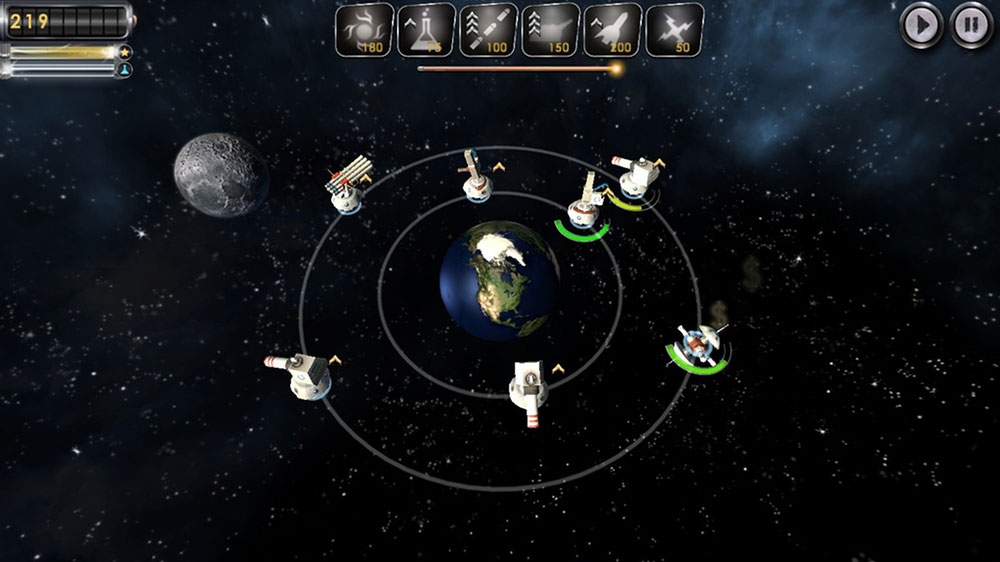Select the cannon tower directly below Earth
Image resolution: width=1000 pixels, height=562 pixels.
528,387
